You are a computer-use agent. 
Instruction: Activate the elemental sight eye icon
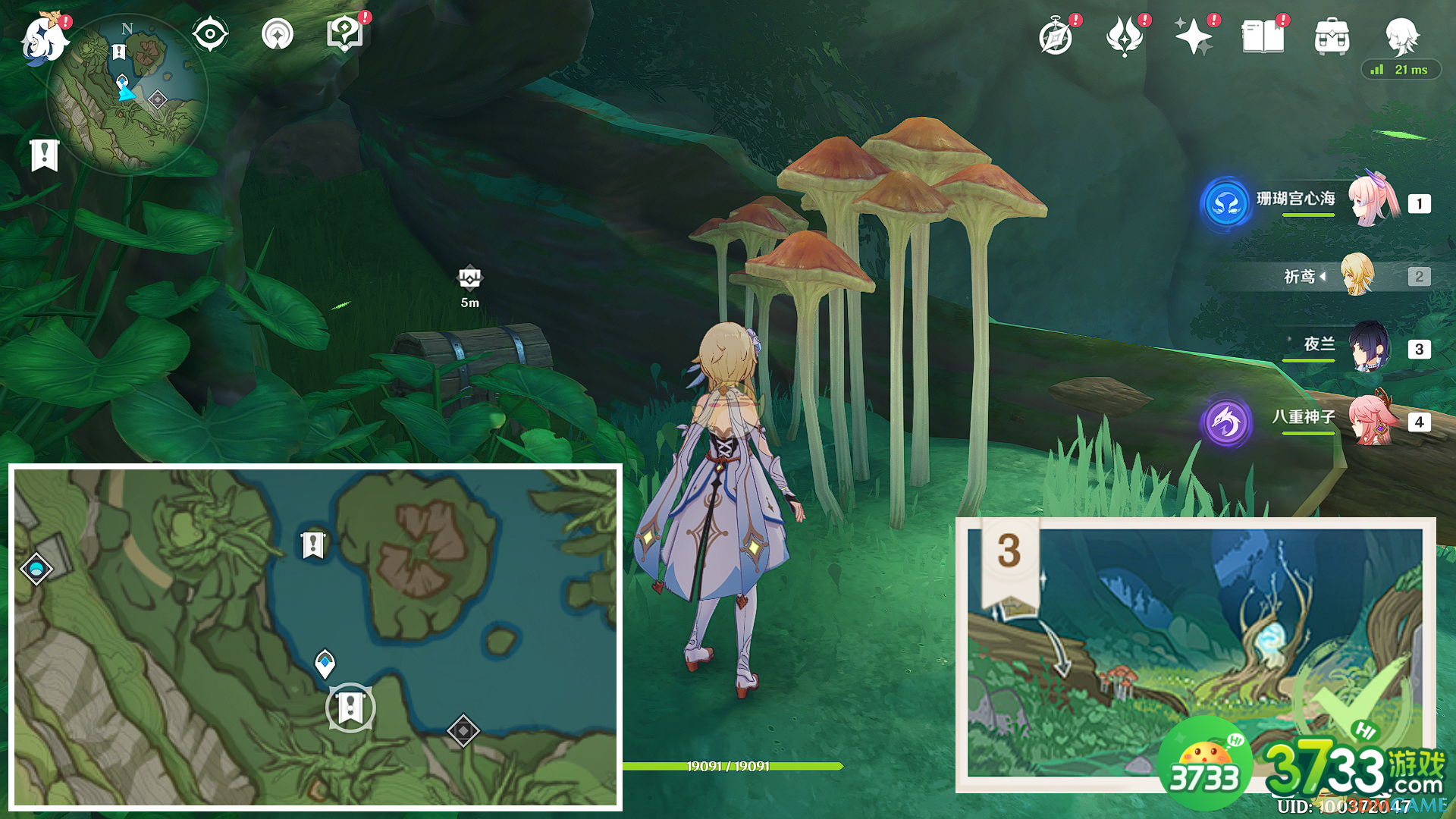[x=210, y=35]
